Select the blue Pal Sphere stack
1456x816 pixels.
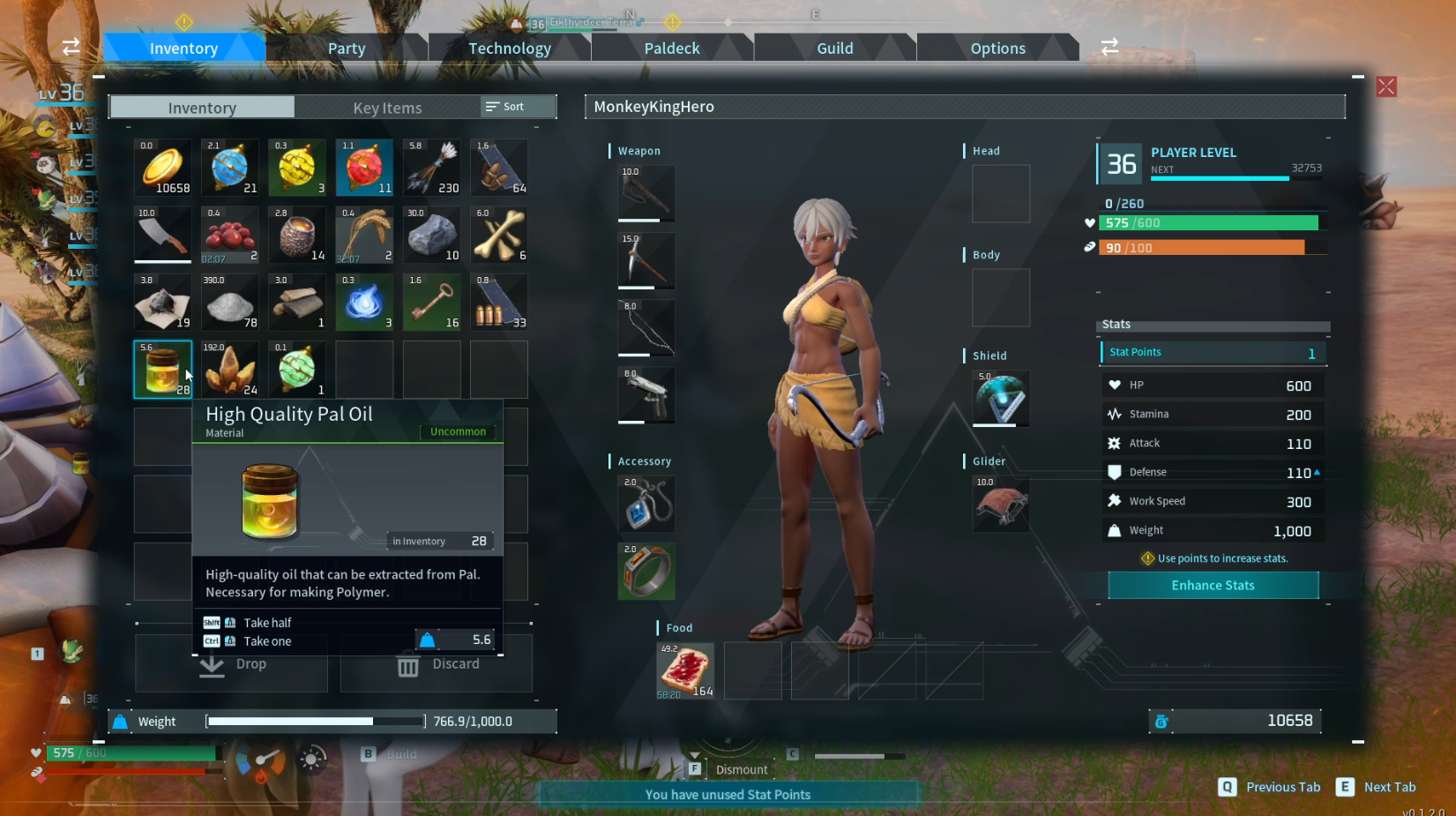tap(229, 167)
